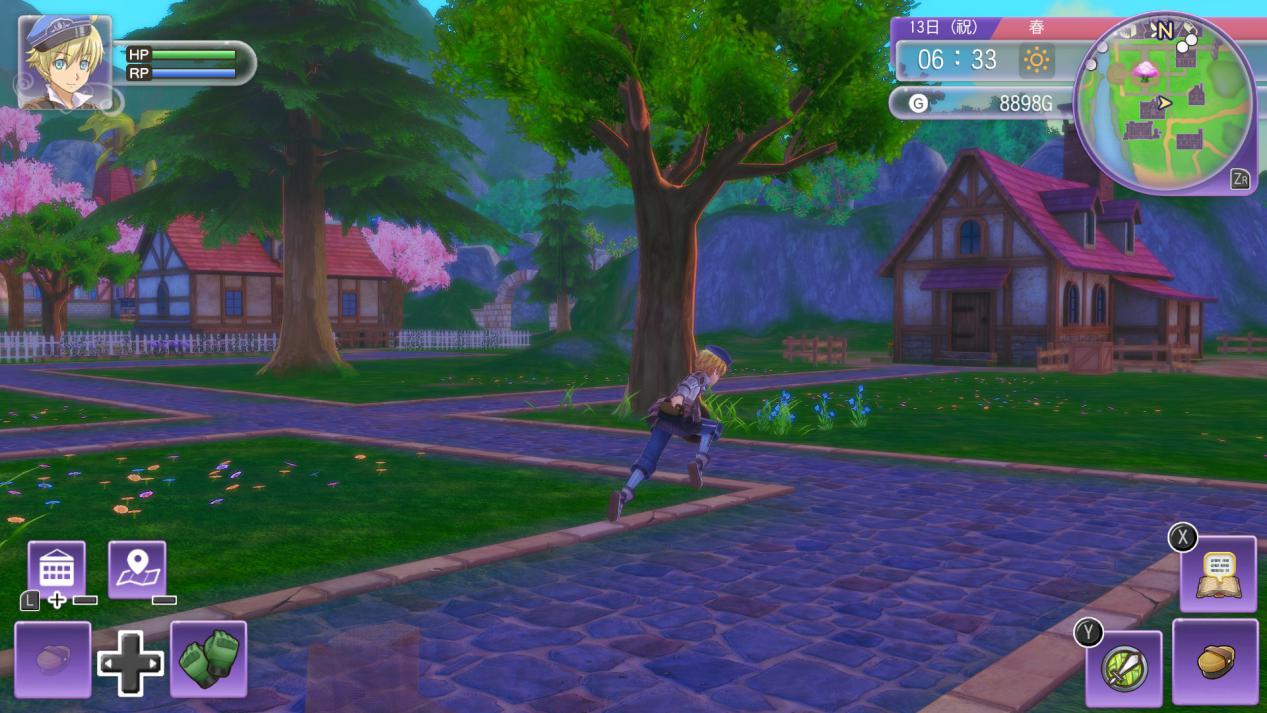Image resolution: width=1267 pixels, height=713 pixels.
Task: Activate the sword weapon icon
Action: tap(1124, 669)
